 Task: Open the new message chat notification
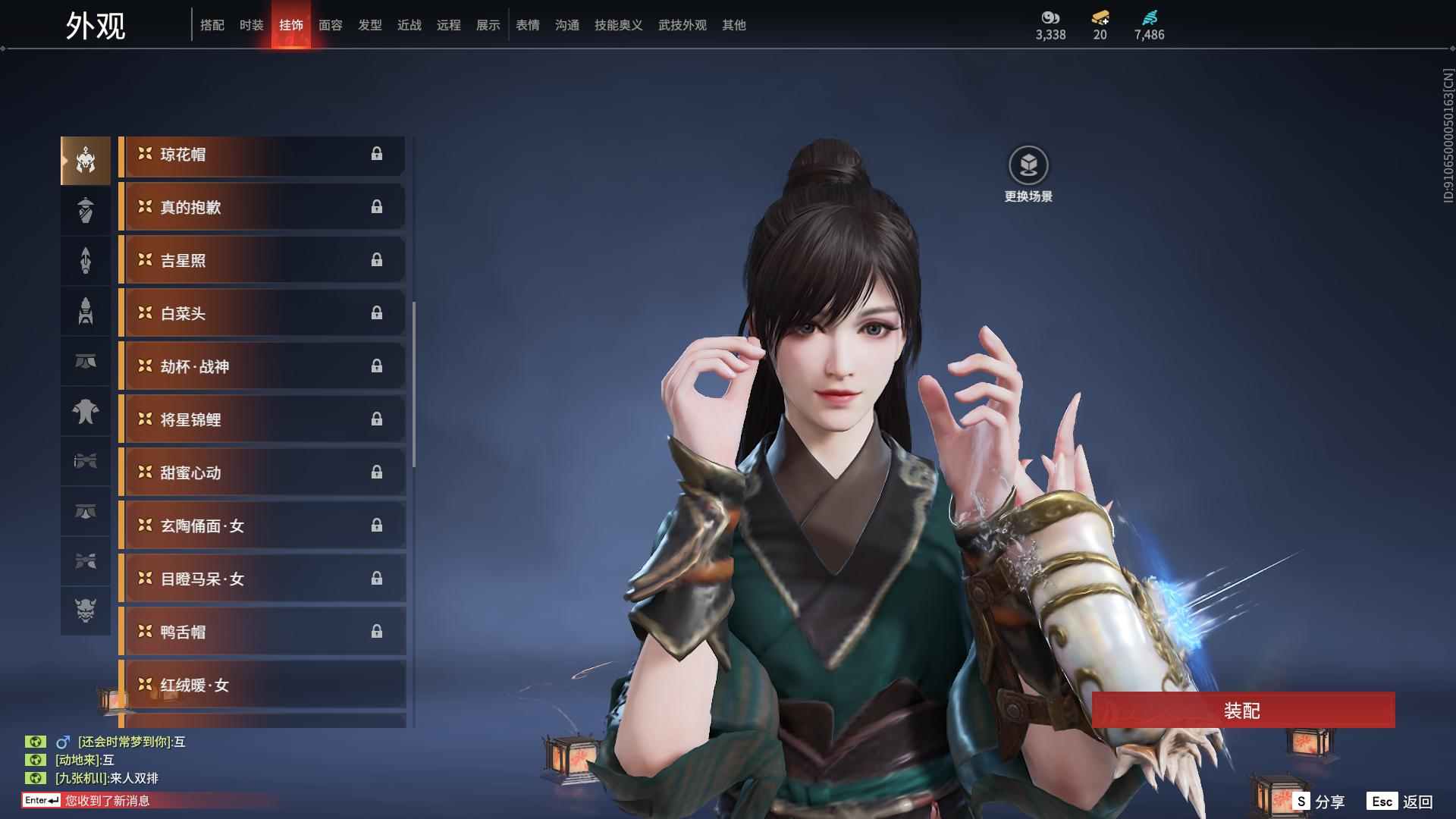coord(106,801)
